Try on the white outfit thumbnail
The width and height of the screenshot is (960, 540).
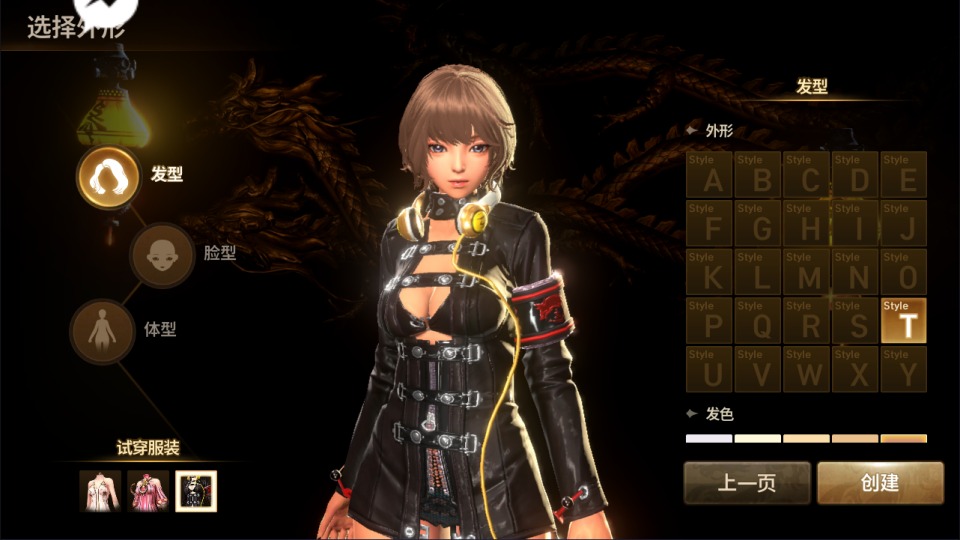coord(100,491)
